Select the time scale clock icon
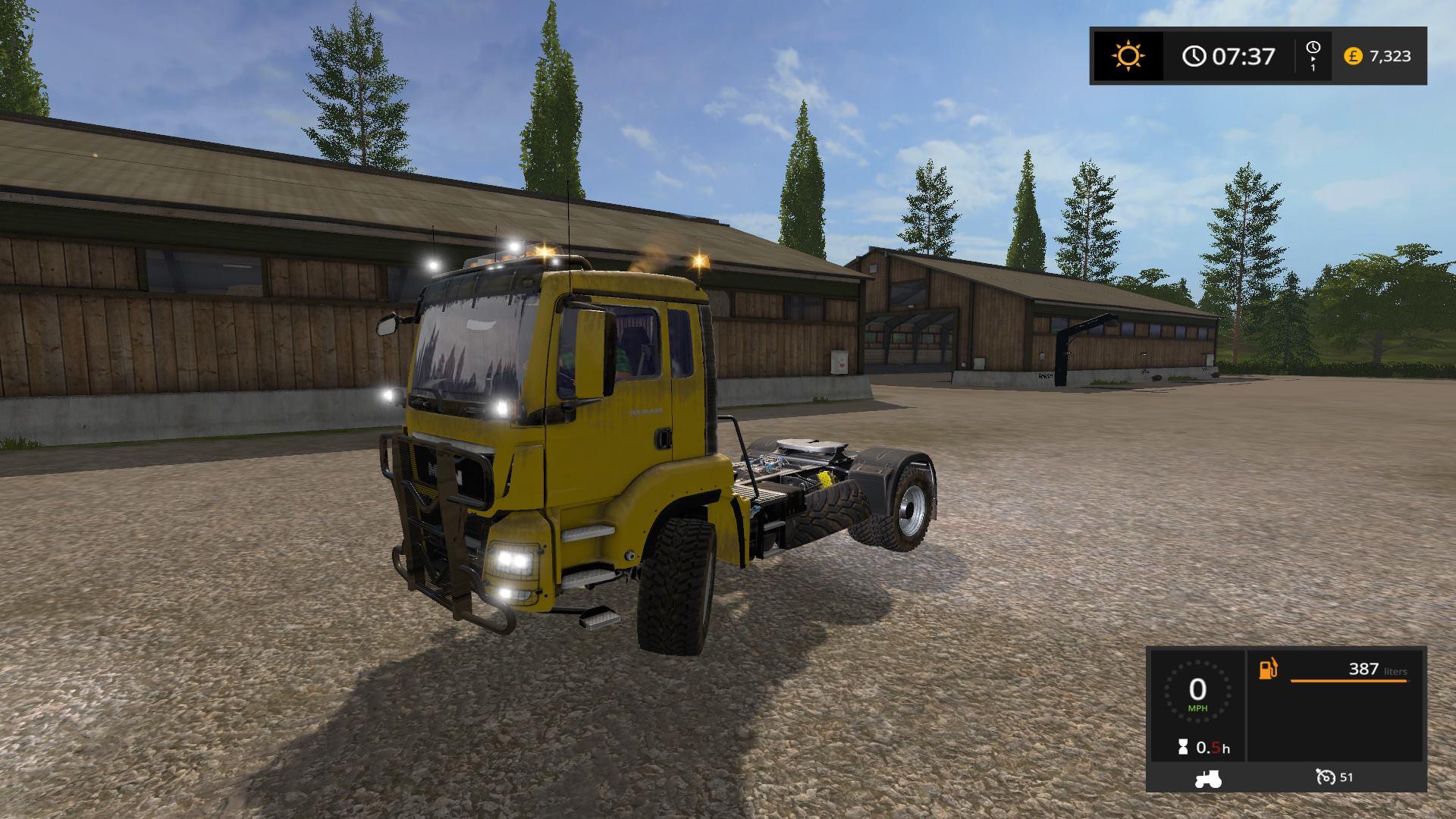 coord(1313,49)
